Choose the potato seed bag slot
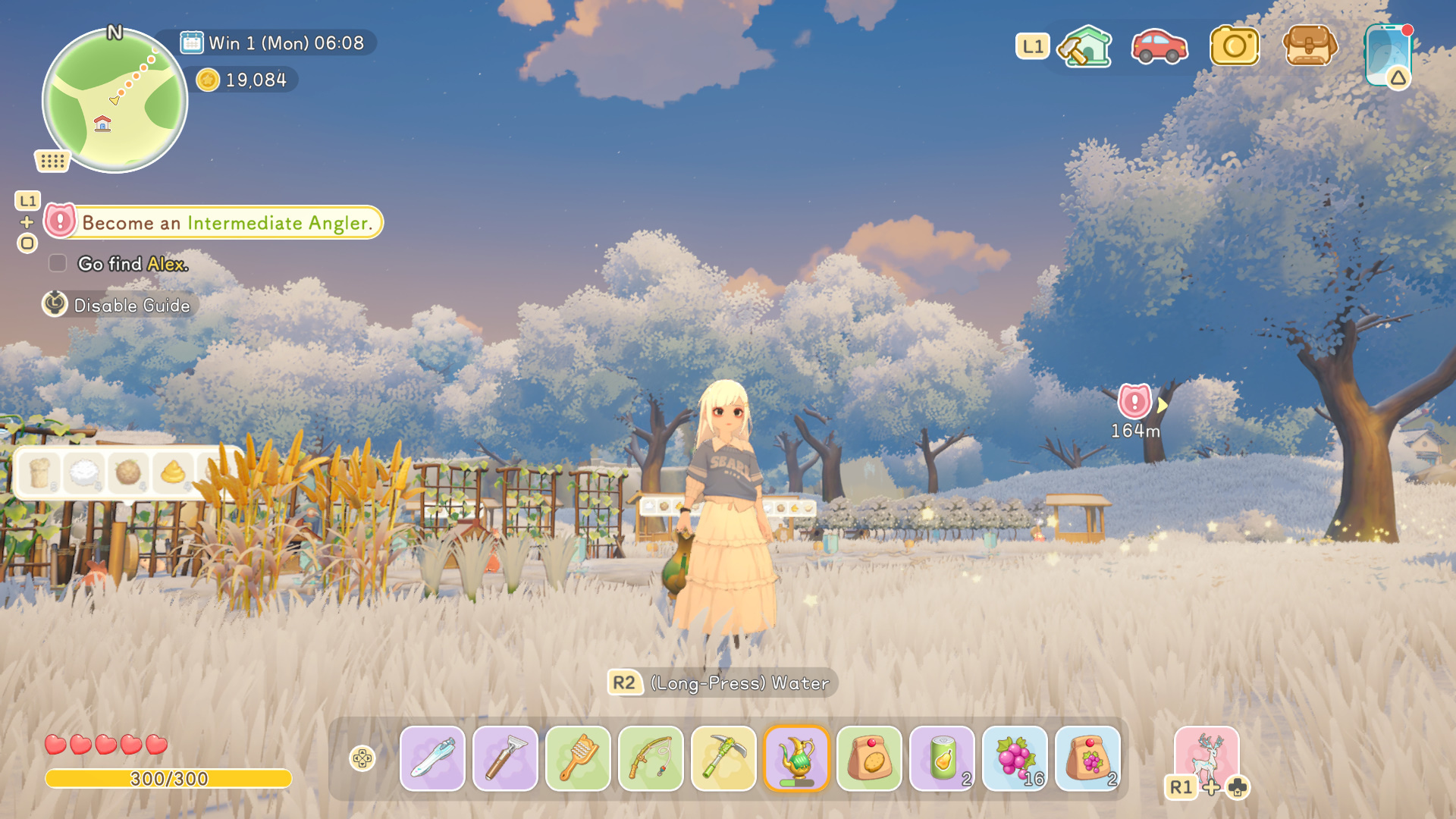The image size is (1456, 819). pos(869,758)
